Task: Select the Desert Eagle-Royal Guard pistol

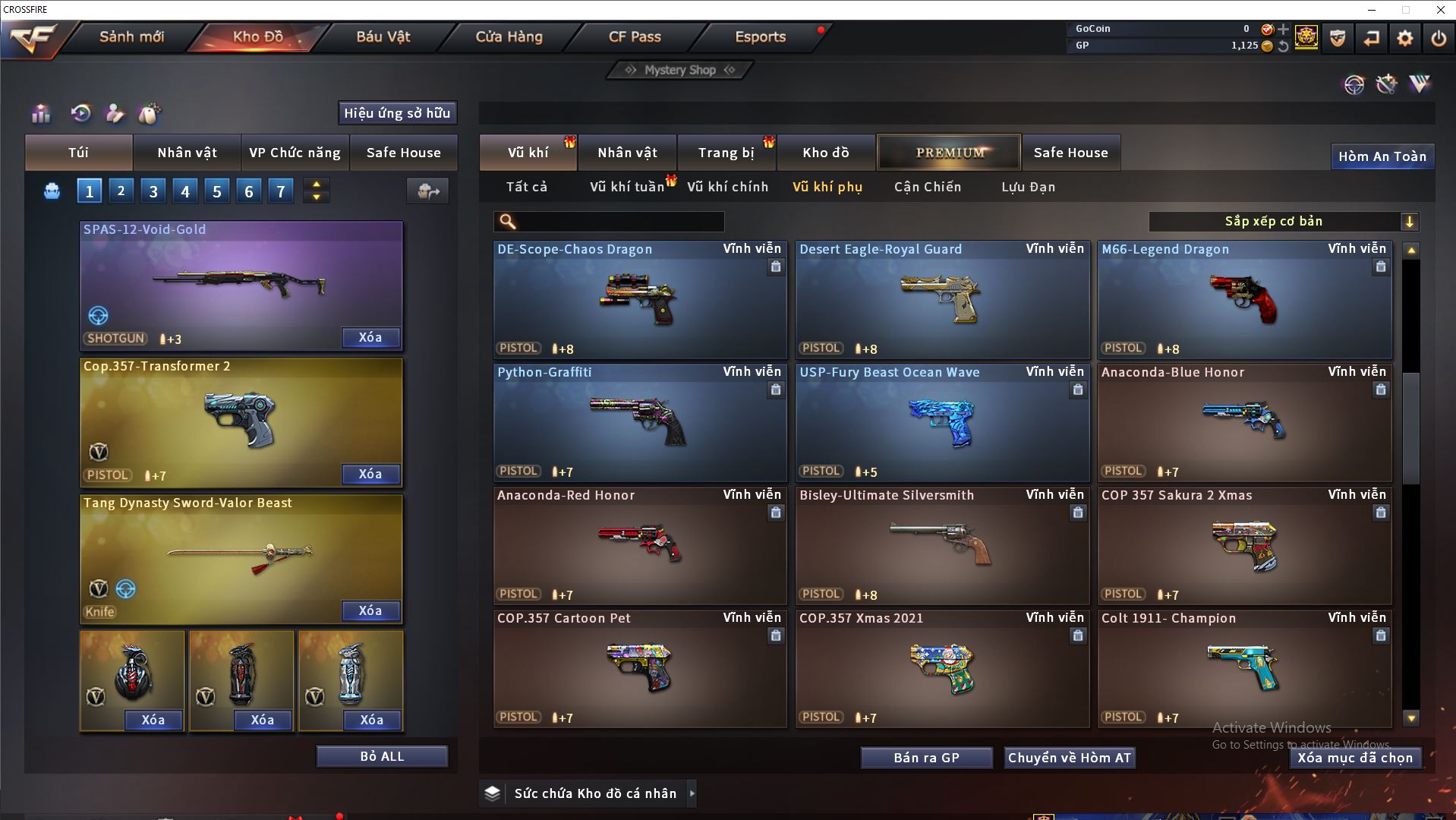Action: click(941, 300)
